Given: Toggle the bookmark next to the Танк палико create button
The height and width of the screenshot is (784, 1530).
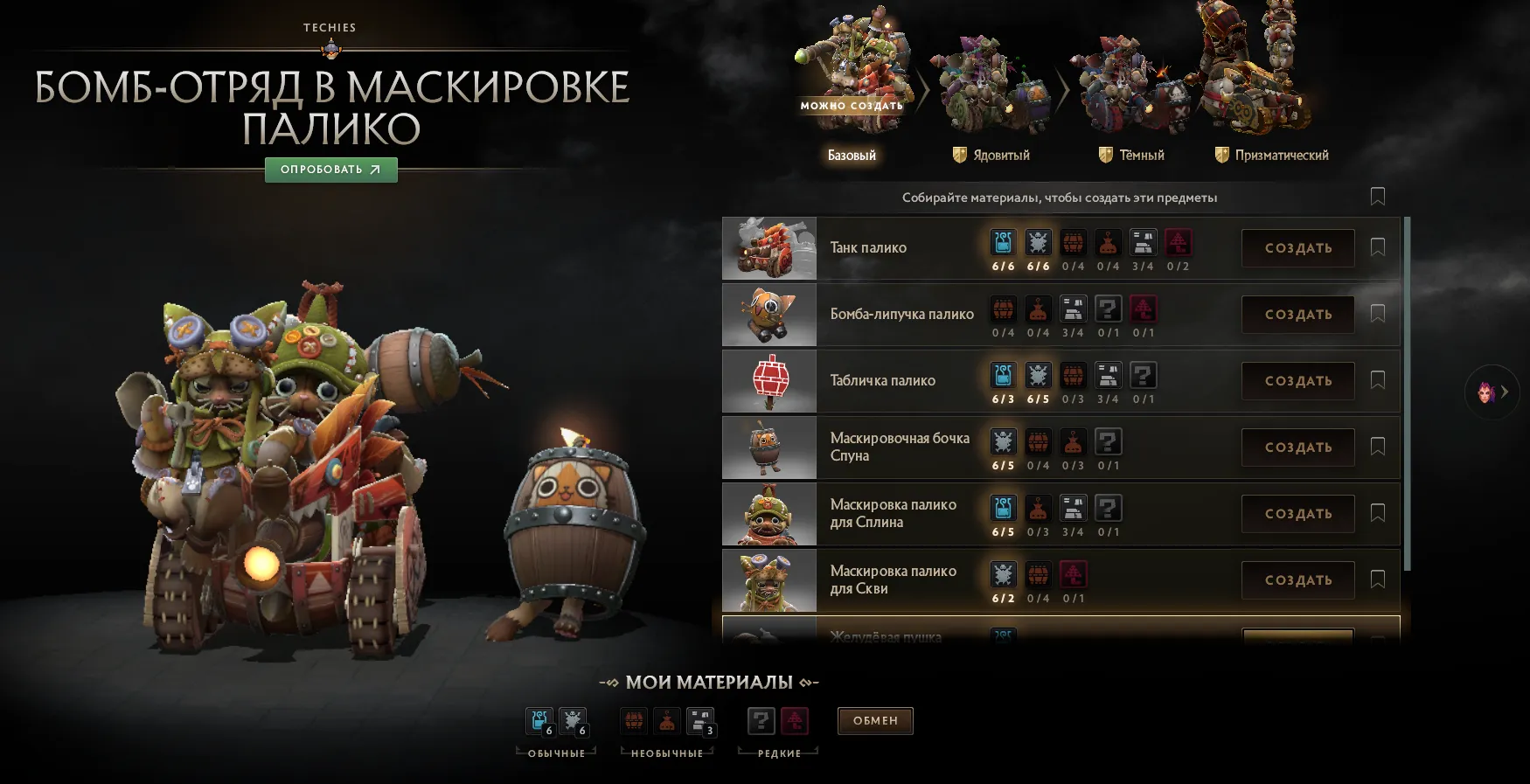Looking at the screenshot, I should [1378, 248].
